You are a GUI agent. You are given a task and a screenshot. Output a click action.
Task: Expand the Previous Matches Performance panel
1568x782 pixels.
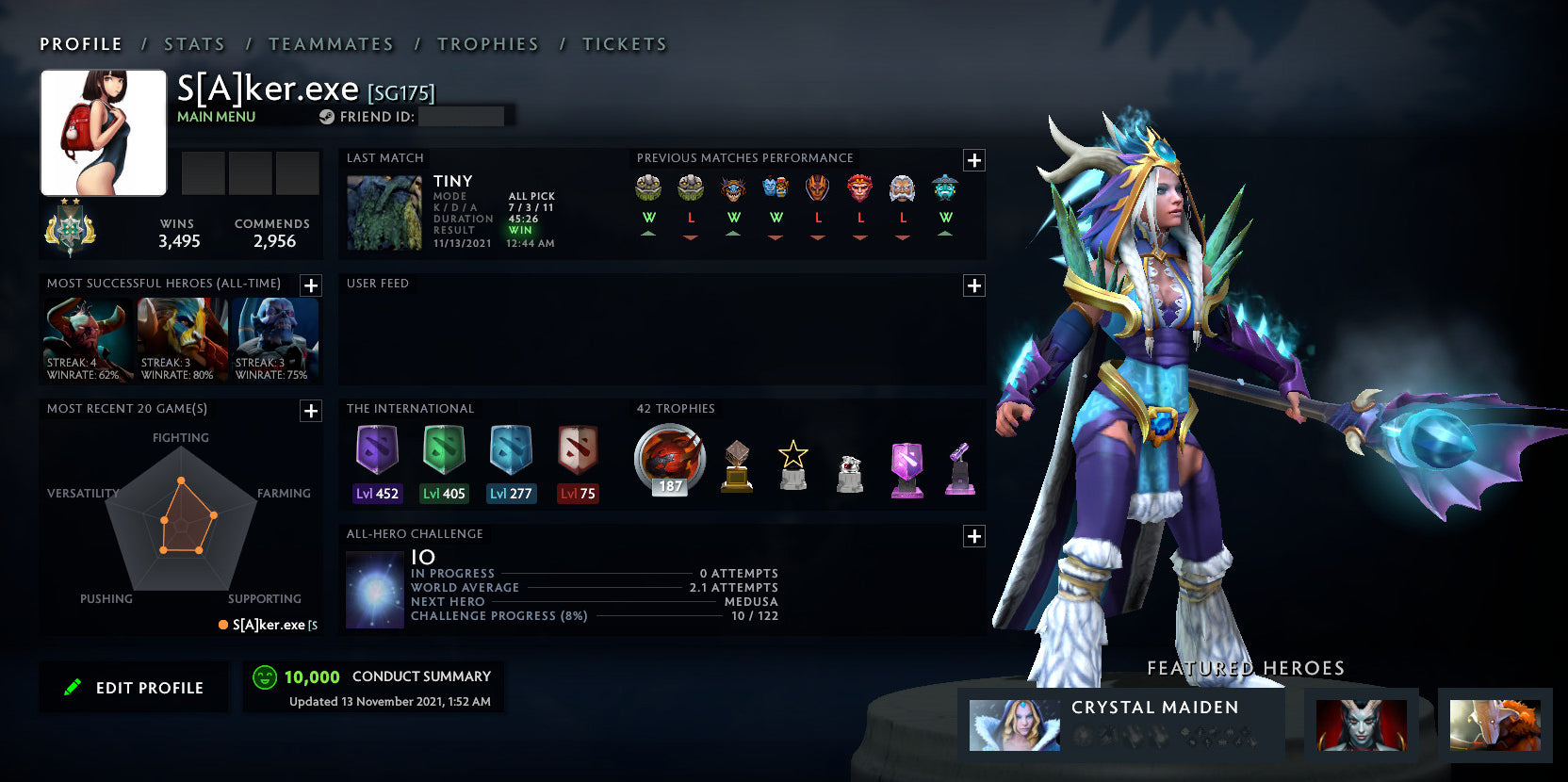point(973,160)
